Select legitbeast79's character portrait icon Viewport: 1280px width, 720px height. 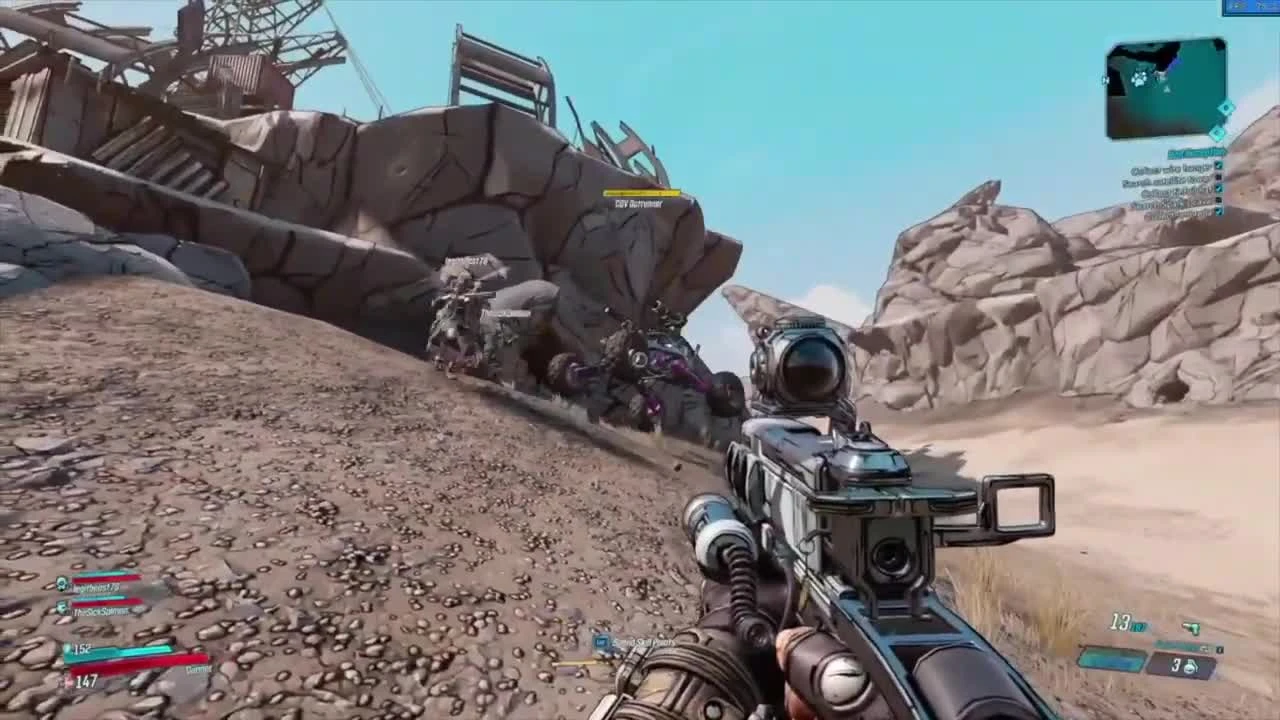(x=61, y=582)
